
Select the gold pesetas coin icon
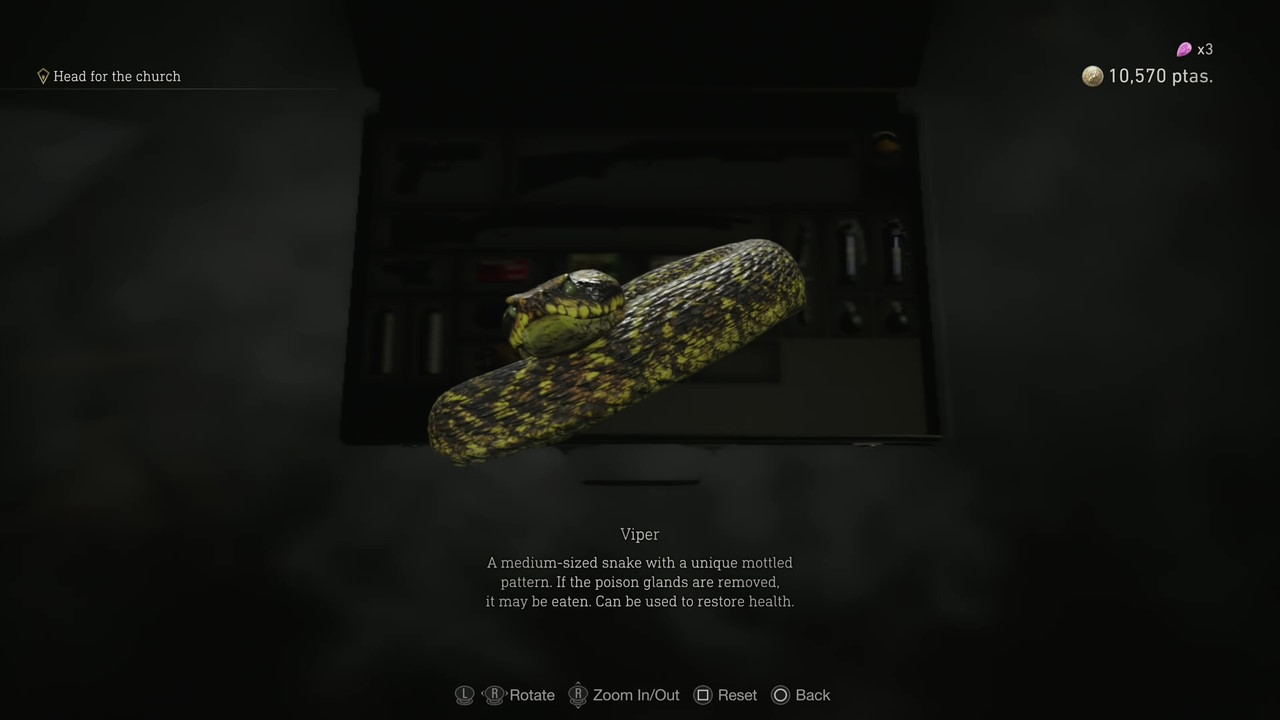pyautogui.click(x=1092, y=76)
